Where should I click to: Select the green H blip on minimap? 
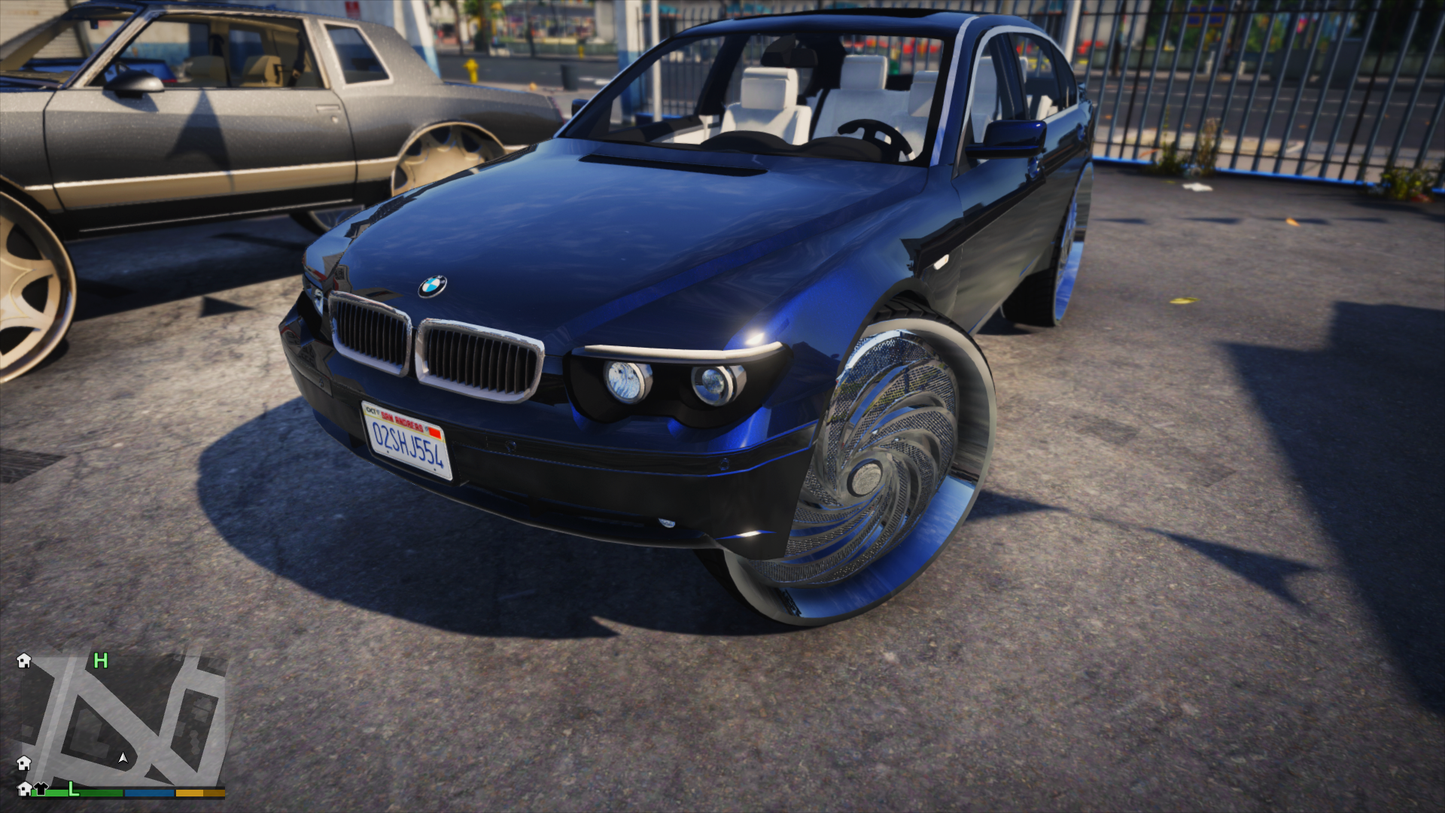tap(100, 660)
